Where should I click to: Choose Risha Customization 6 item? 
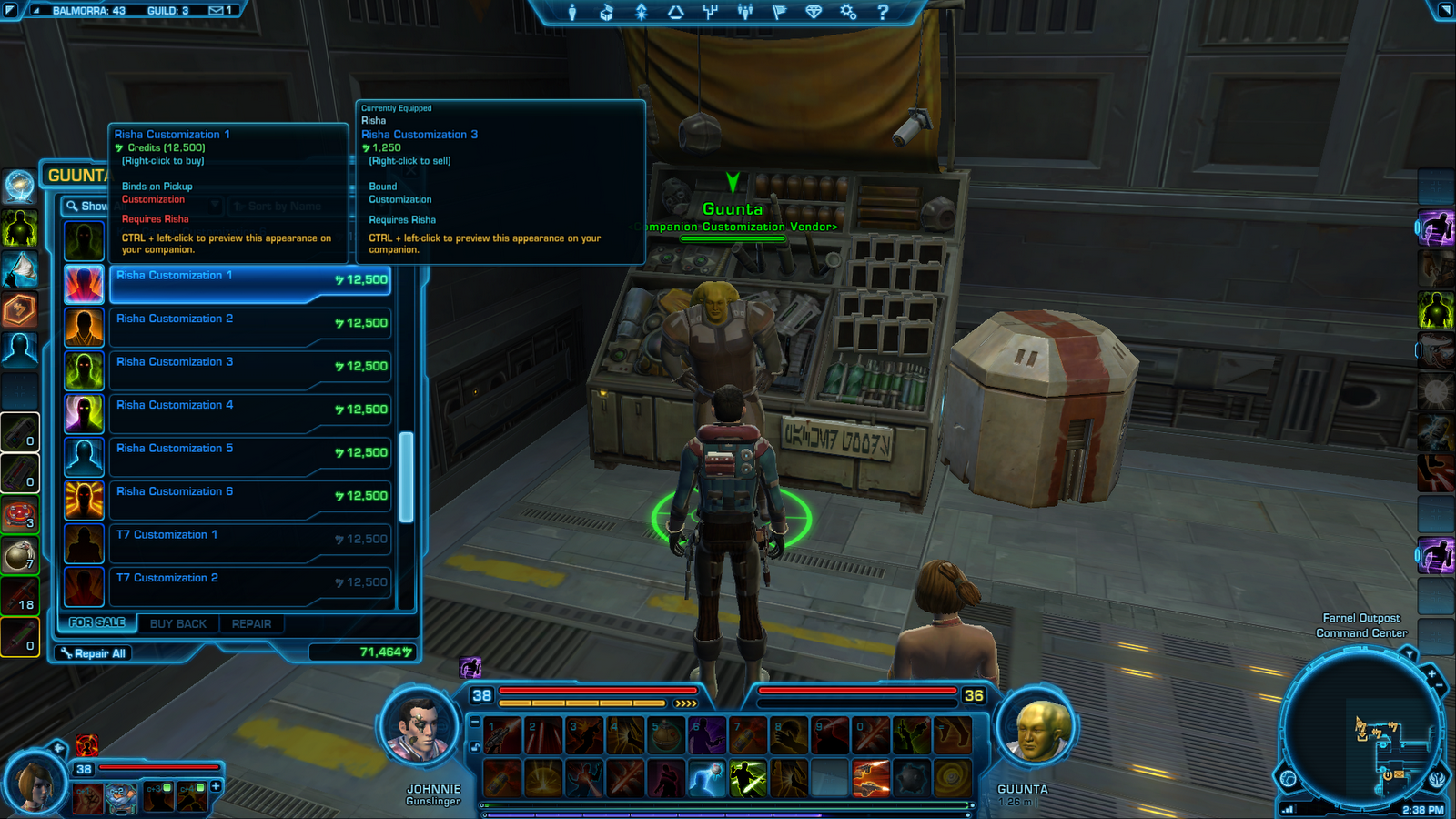coord(250,500)
